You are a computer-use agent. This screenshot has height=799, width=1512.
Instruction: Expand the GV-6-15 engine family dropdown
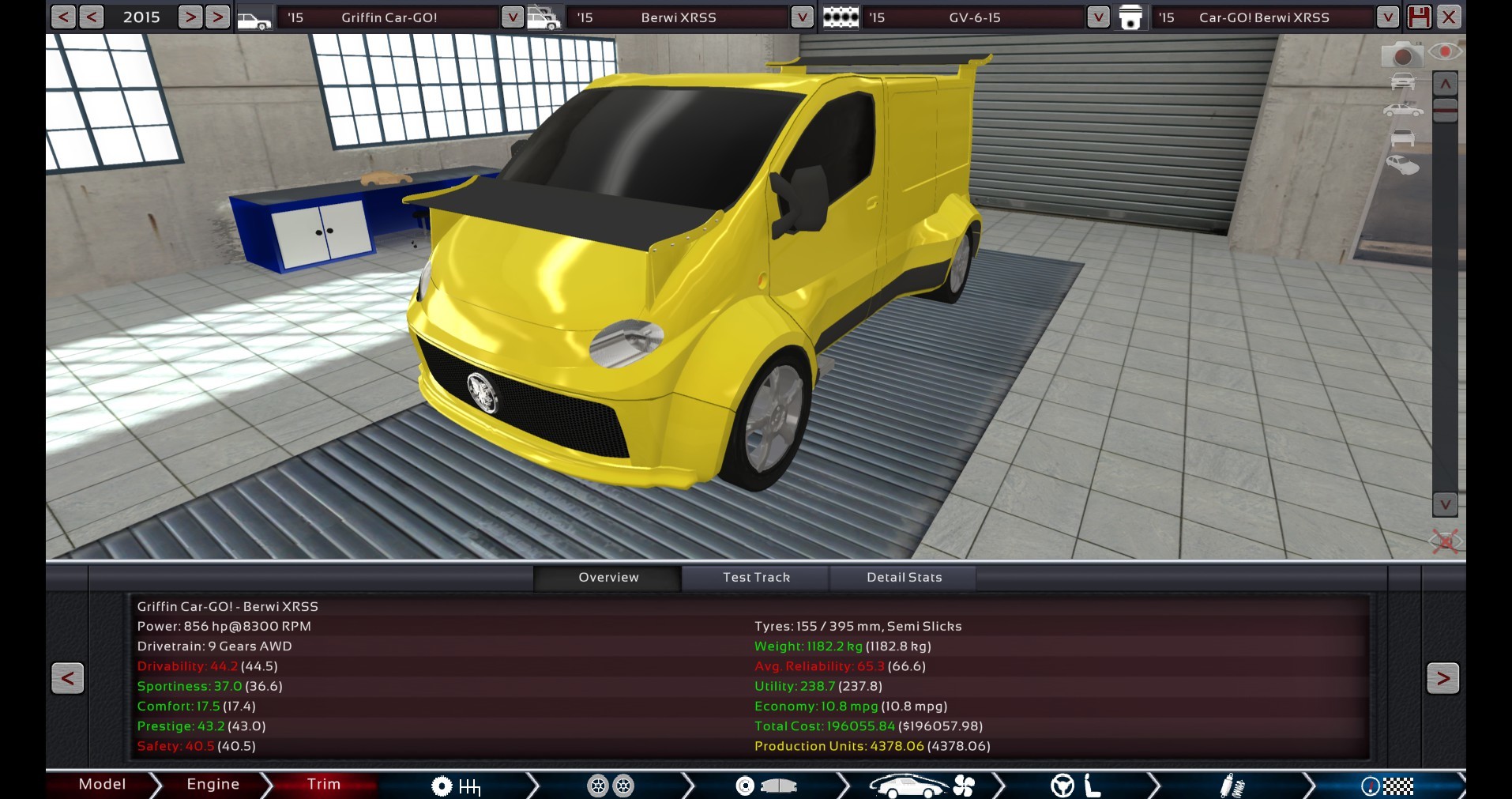[x=1097, y=17]
